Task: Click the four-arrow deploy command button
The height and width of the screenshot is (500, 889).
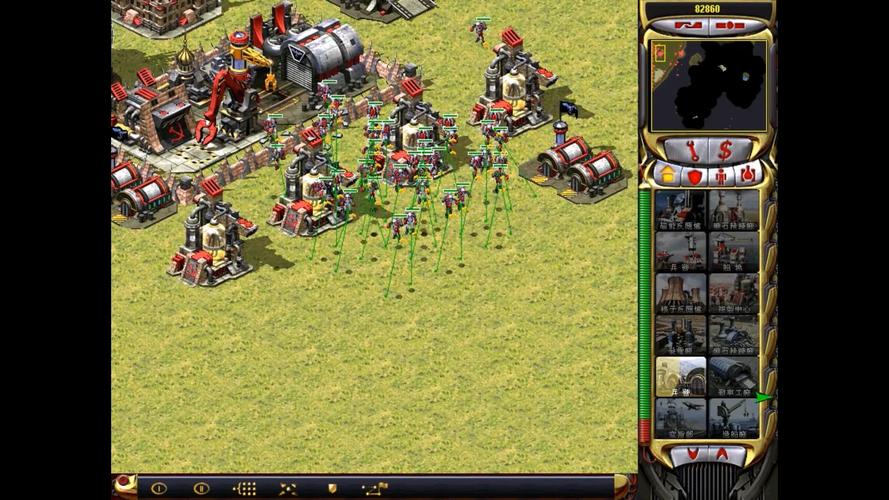Action: [x=287, y=488]
